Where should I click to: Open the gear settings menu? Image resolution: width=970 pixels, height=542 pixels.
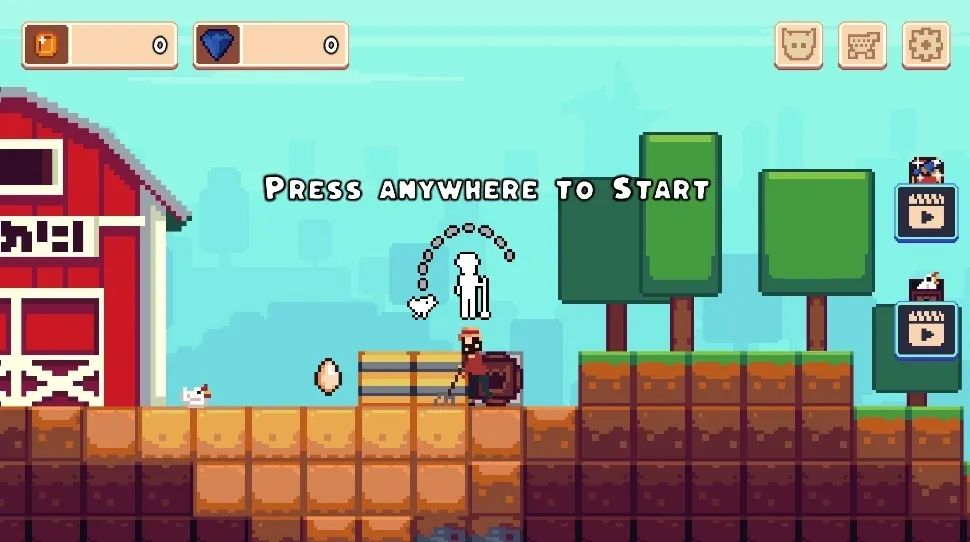(926, 46)
